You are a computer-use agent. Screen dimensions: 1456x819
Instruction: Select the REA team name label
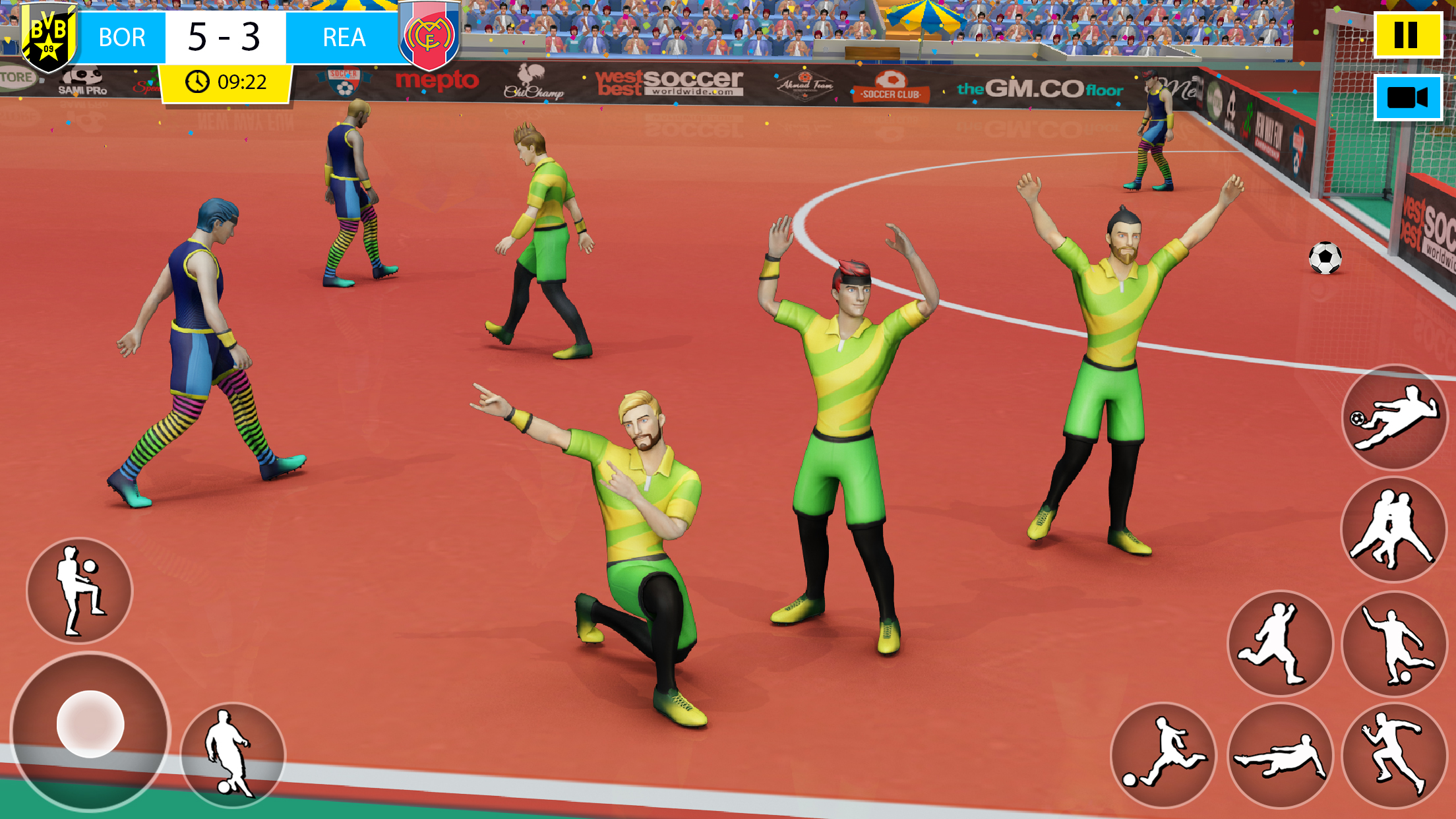point(346,38)
